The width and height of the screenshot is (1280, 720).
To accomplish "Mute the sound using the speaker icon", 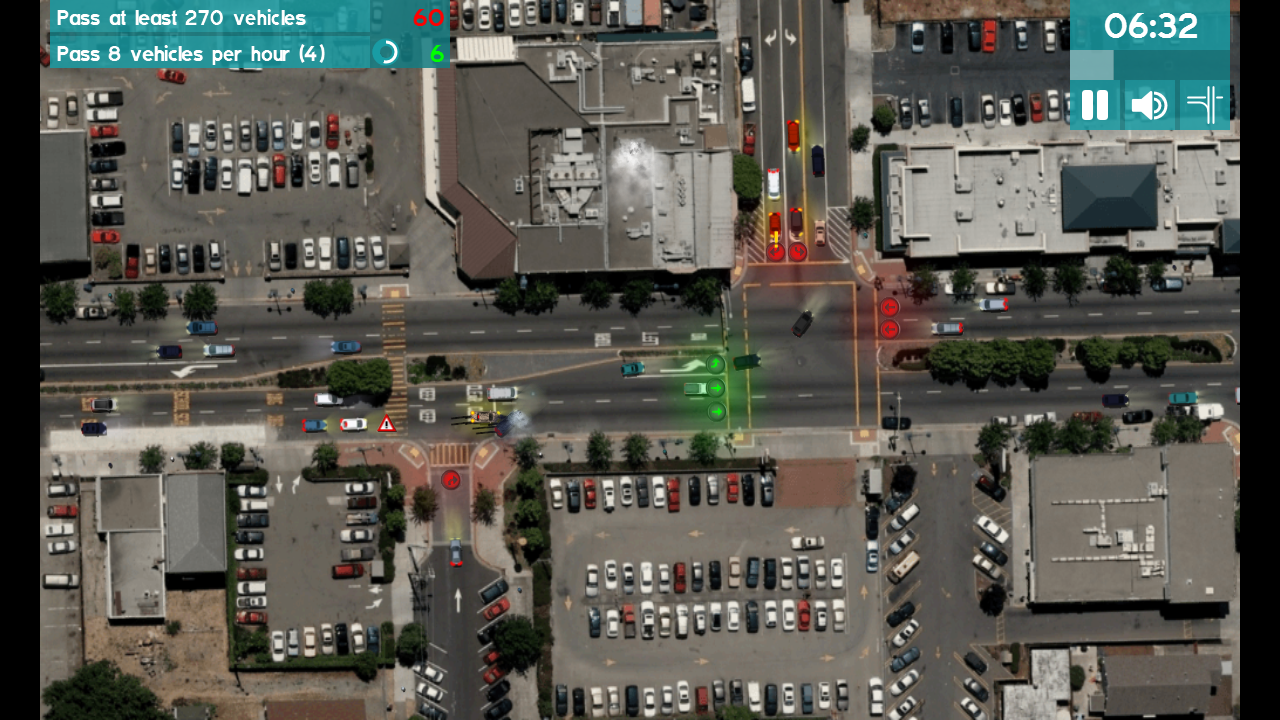I will (x=1149, y=104).
